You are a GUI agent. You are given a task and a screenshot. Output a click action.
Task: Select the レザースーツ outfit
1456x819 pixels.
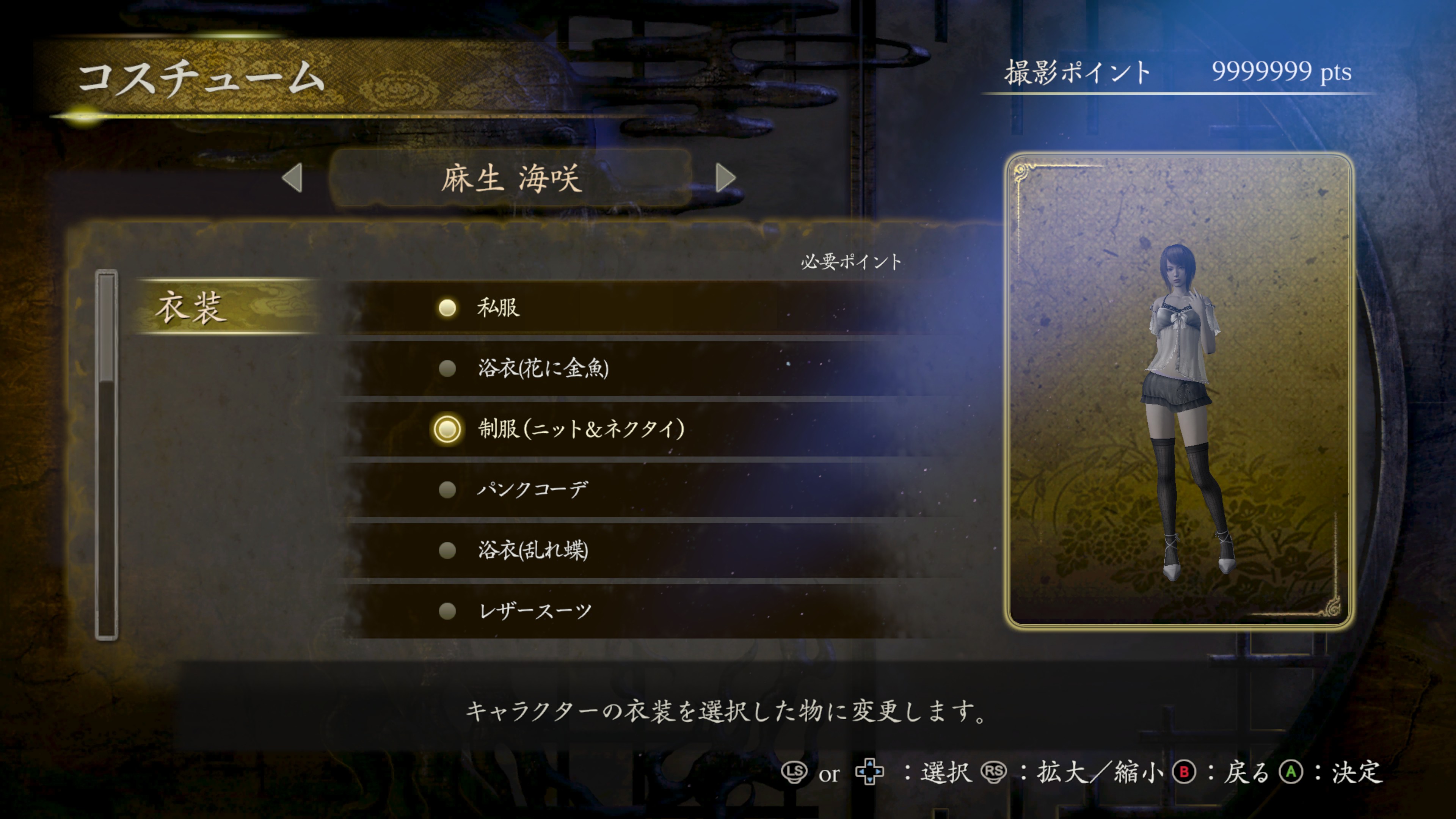pos(534,611)
